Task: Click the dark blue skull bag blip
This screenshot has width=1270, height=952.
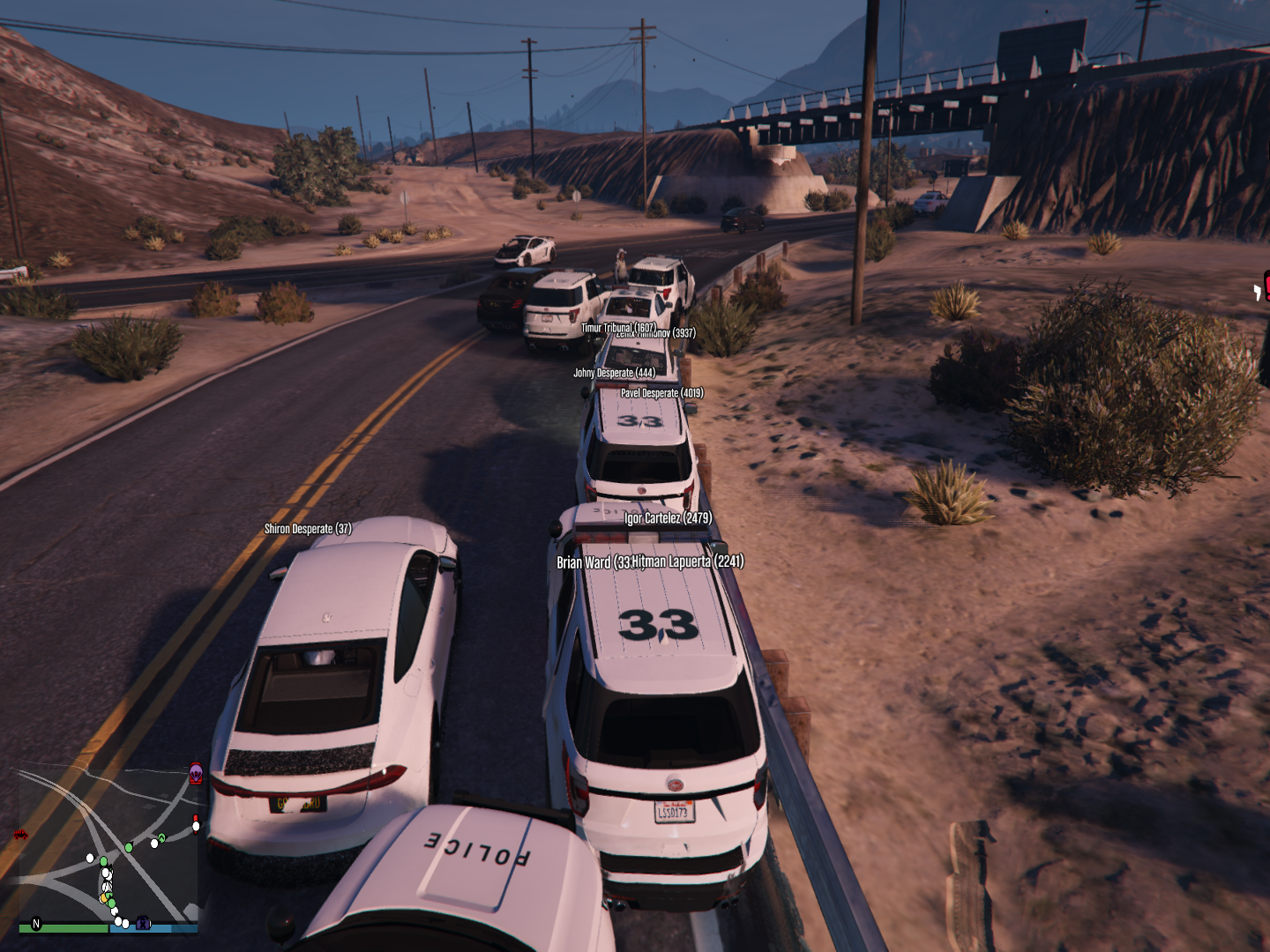Action: 144,924
